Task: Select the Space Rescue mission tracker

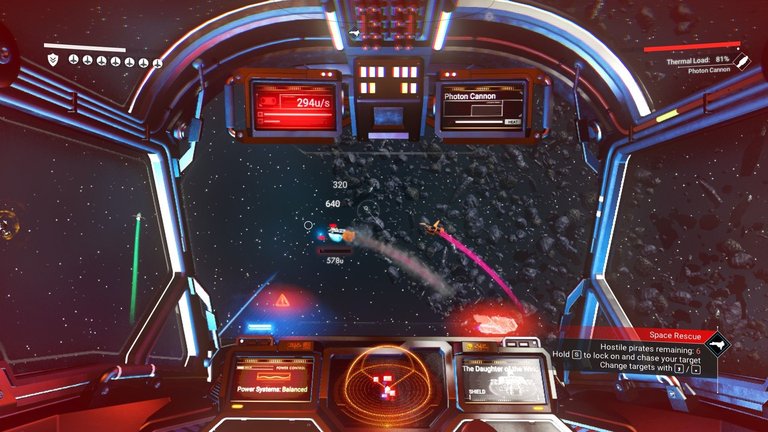Action: (x=670, y=337)
